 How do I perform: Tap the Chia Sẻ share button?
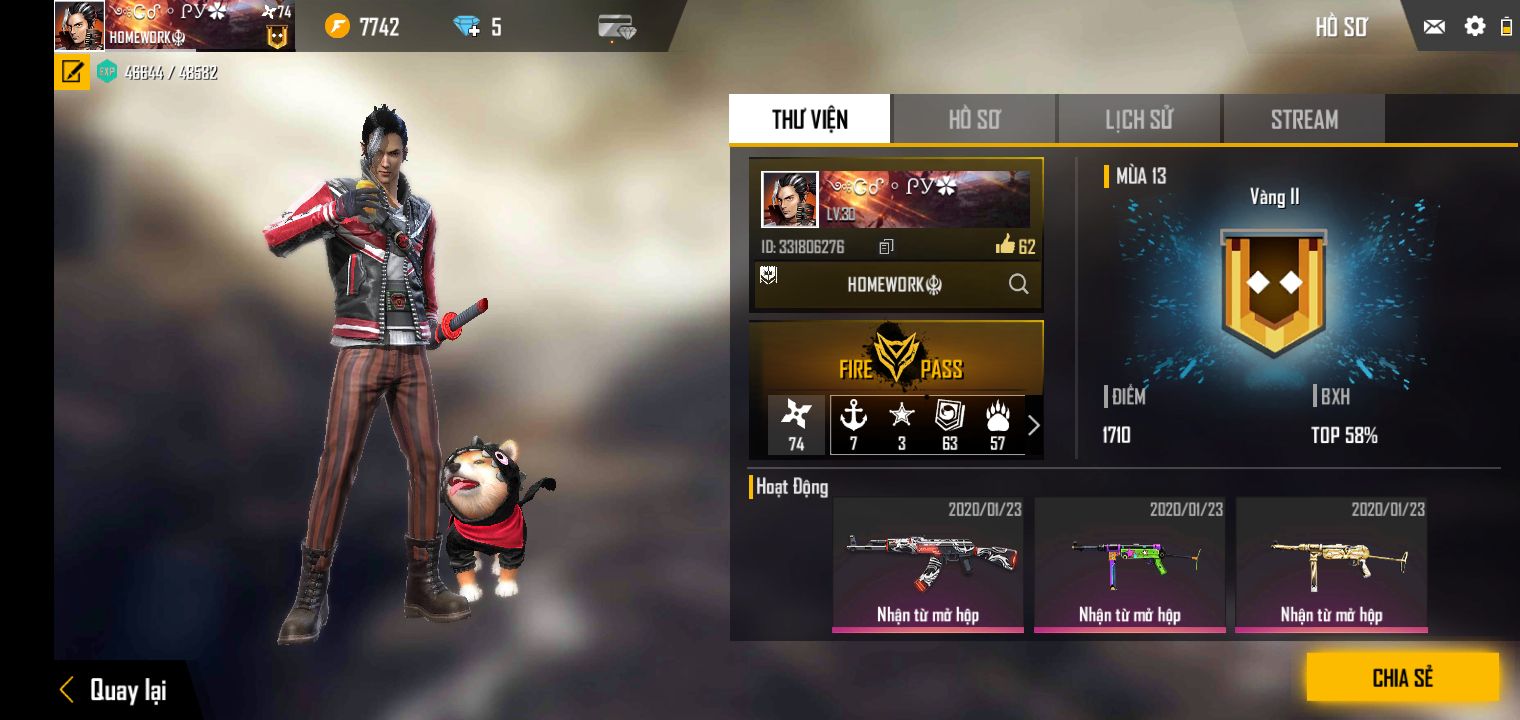coord(1402,678)
